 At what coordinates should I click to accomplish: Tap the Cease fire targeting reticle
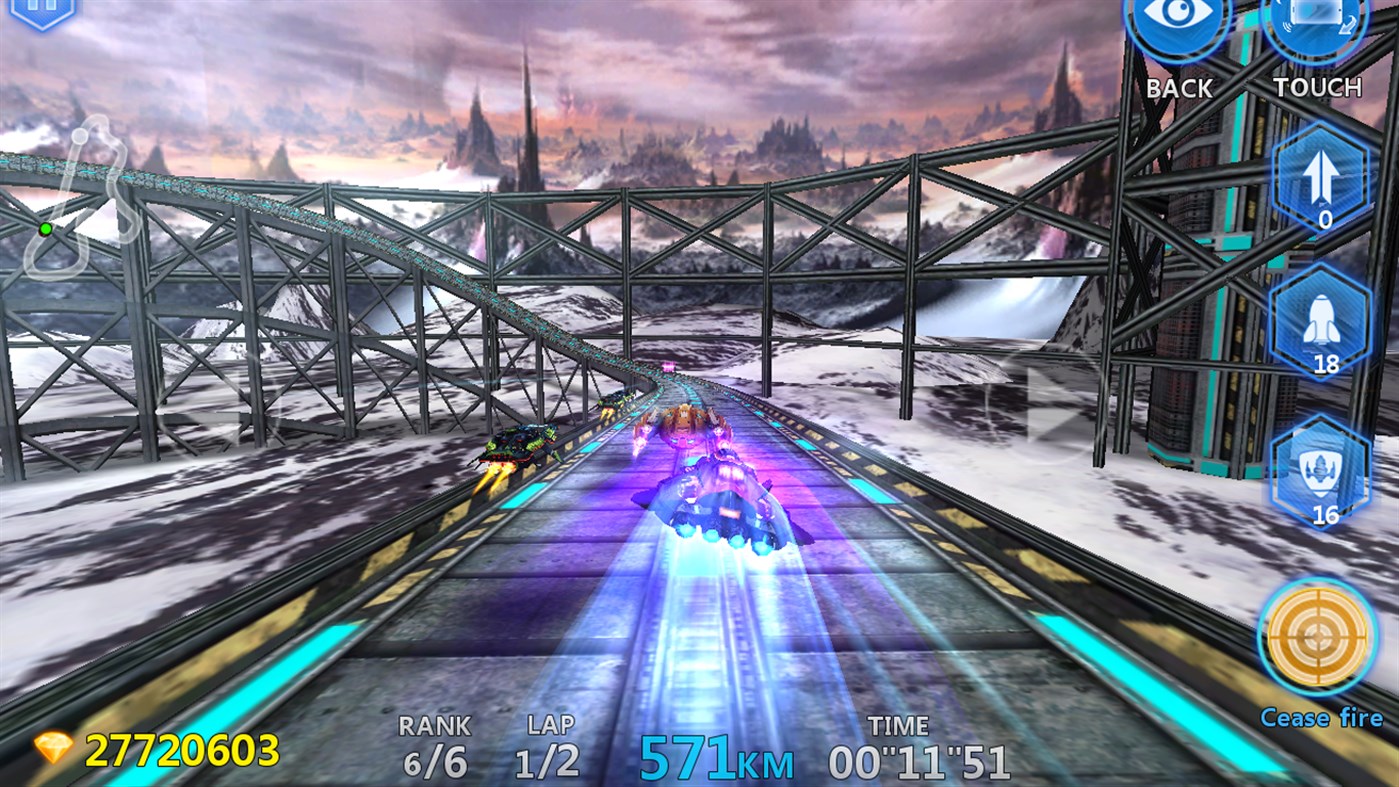1318,637
